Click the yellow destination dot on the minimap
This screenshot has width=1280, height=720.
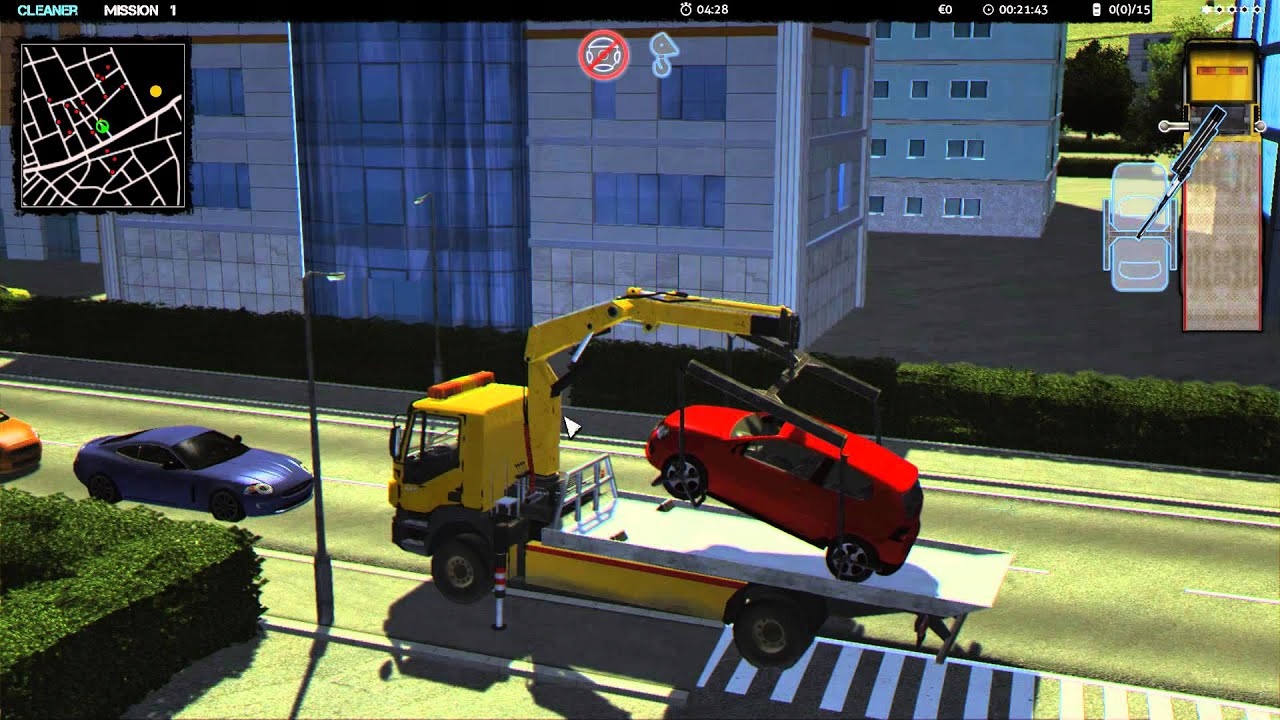[x=155, y=90]
